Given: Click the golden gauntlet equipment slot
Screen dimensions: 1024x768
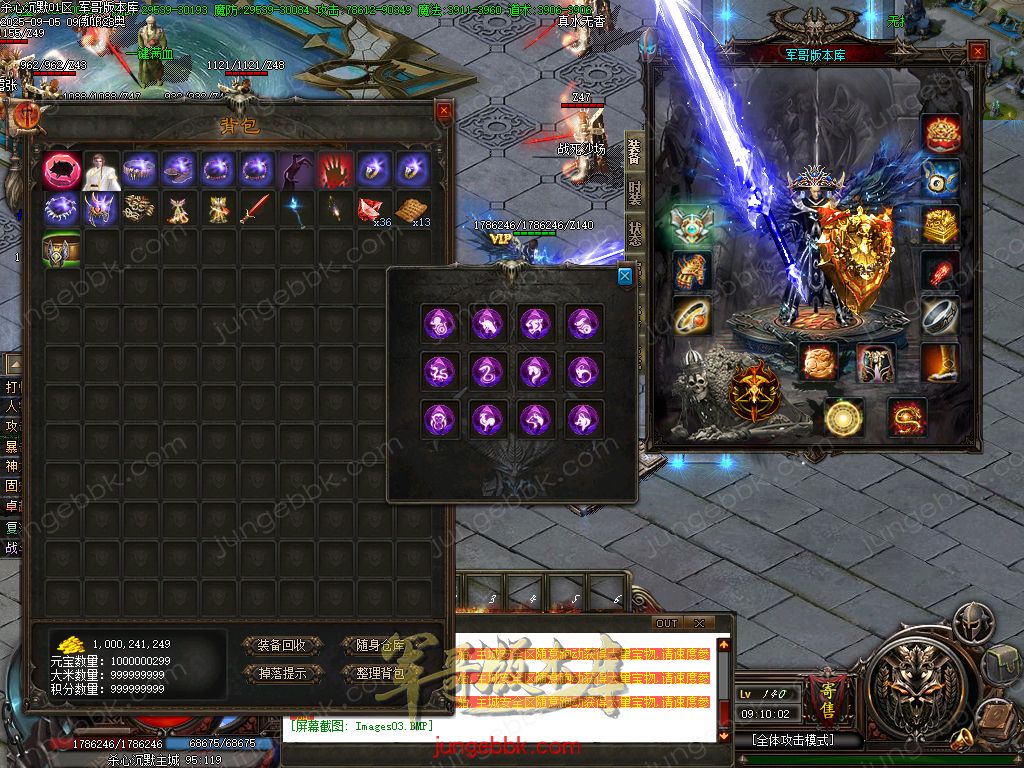Looking at the screenshot, I should pyautogui.click(x=690, y=270).
